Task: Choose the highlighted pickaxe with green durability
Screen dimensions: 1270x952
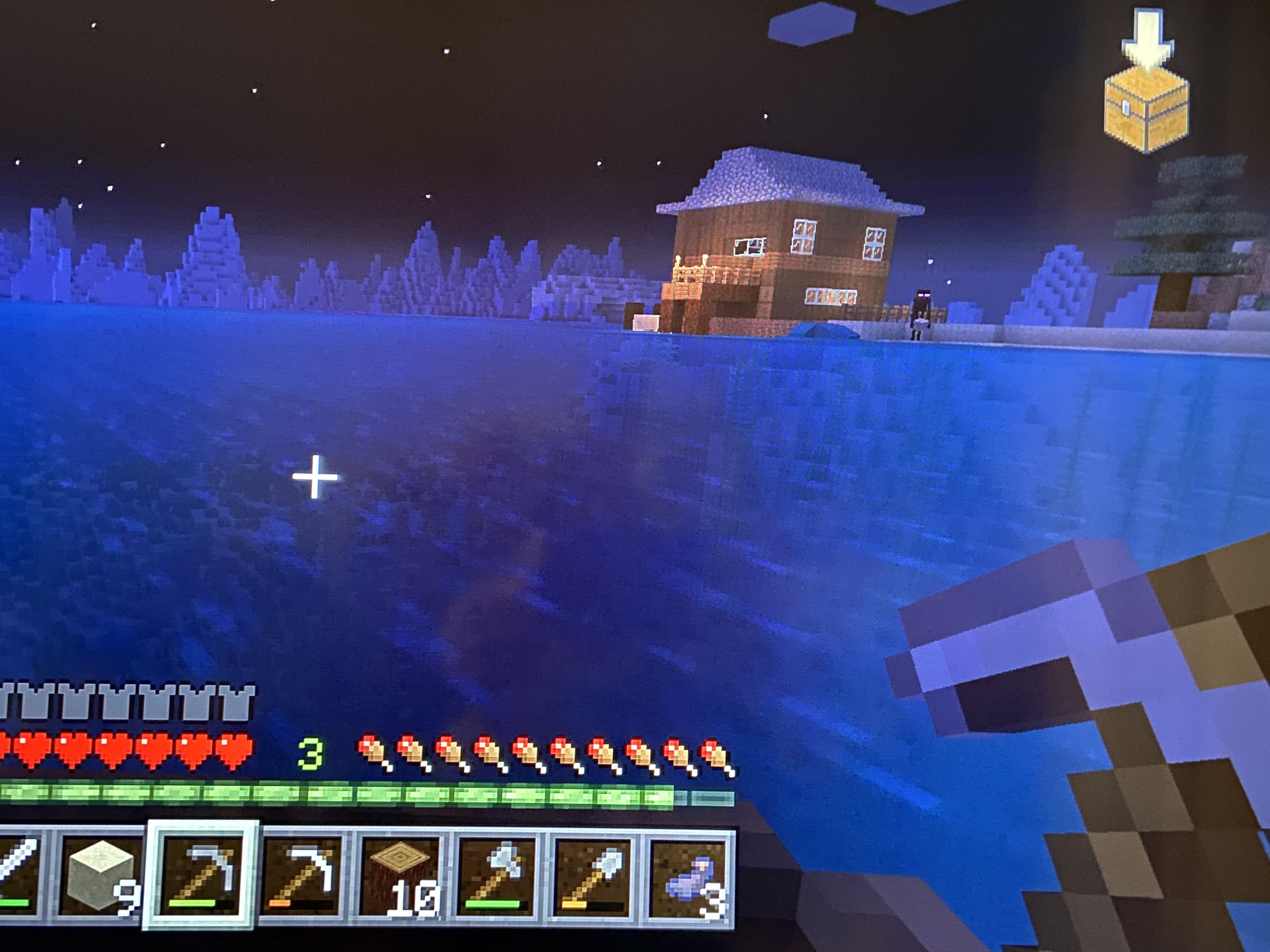Action: tap(200, 873)
